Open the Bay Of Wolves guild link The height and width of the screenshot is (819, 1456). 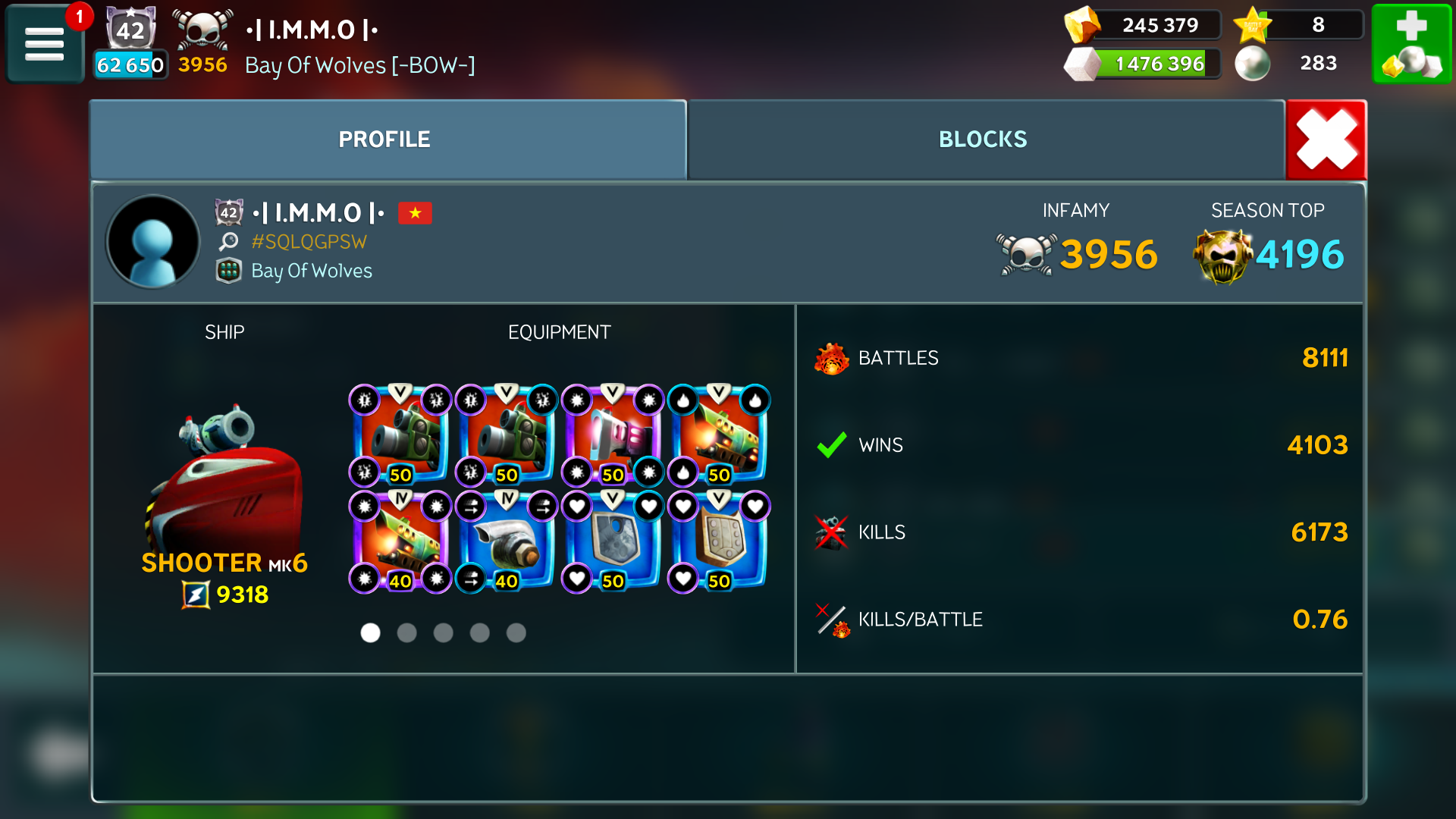[x=311, y=271]
